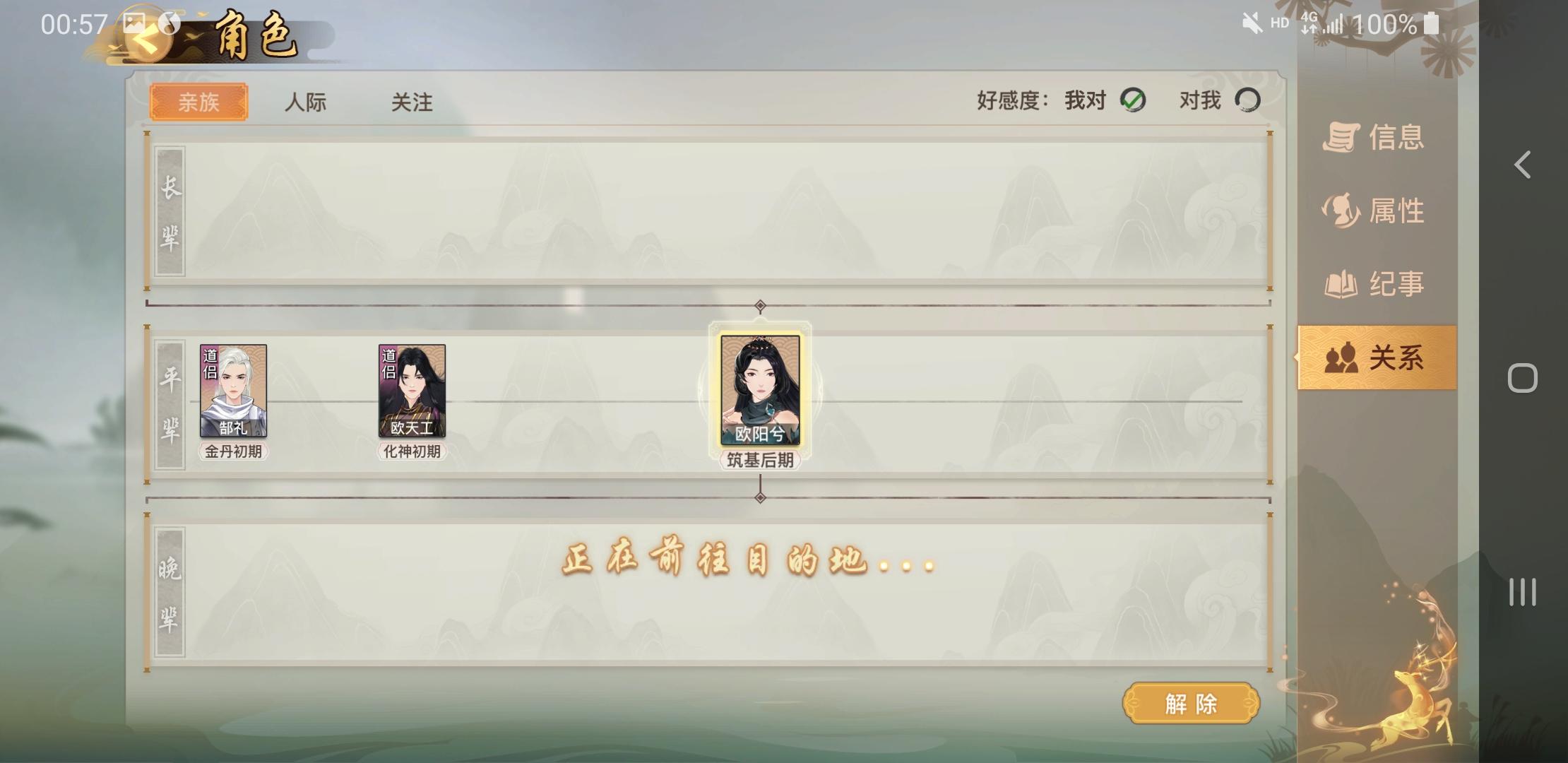
Task: Enable the 我对 favorability toggle
Action: tap(1134, 100)
